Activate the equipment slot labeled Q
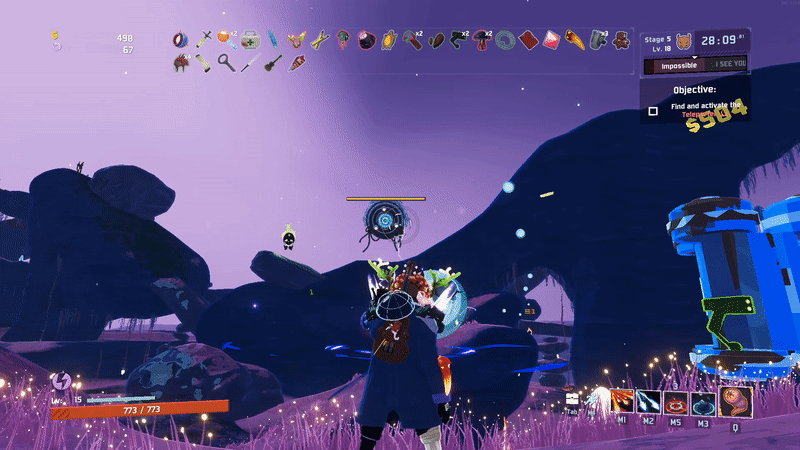This screenshot has width=800, height=450. 736,402
